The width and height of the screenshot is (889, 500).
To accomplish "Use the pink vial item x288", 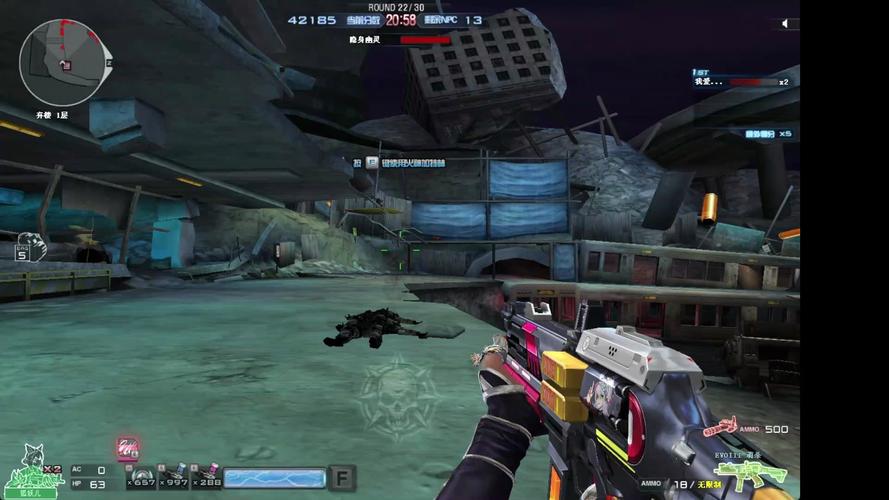I will tap(209, 476).
